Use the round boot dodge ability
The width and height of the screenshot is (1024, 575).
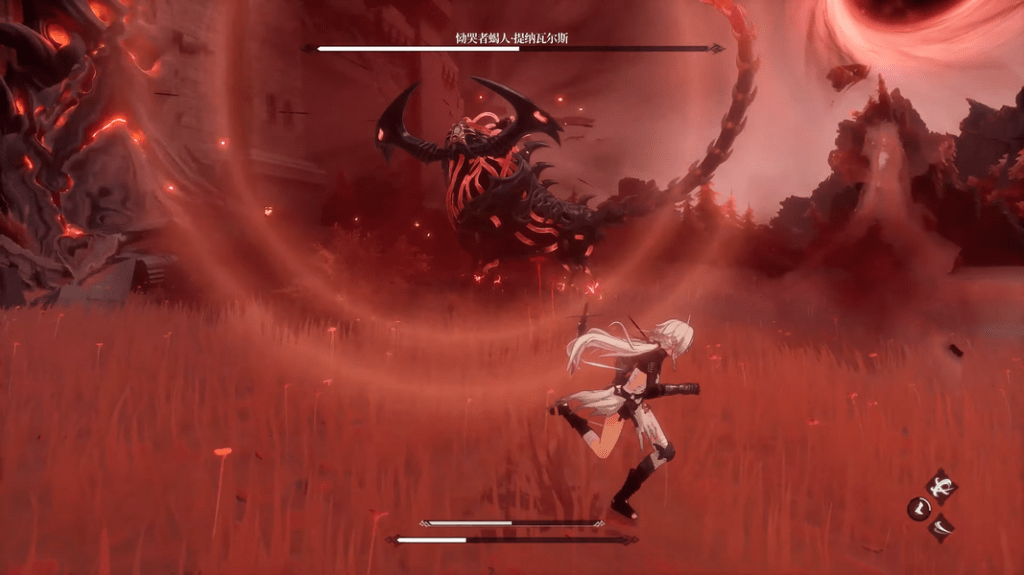[x=918, y=509]
